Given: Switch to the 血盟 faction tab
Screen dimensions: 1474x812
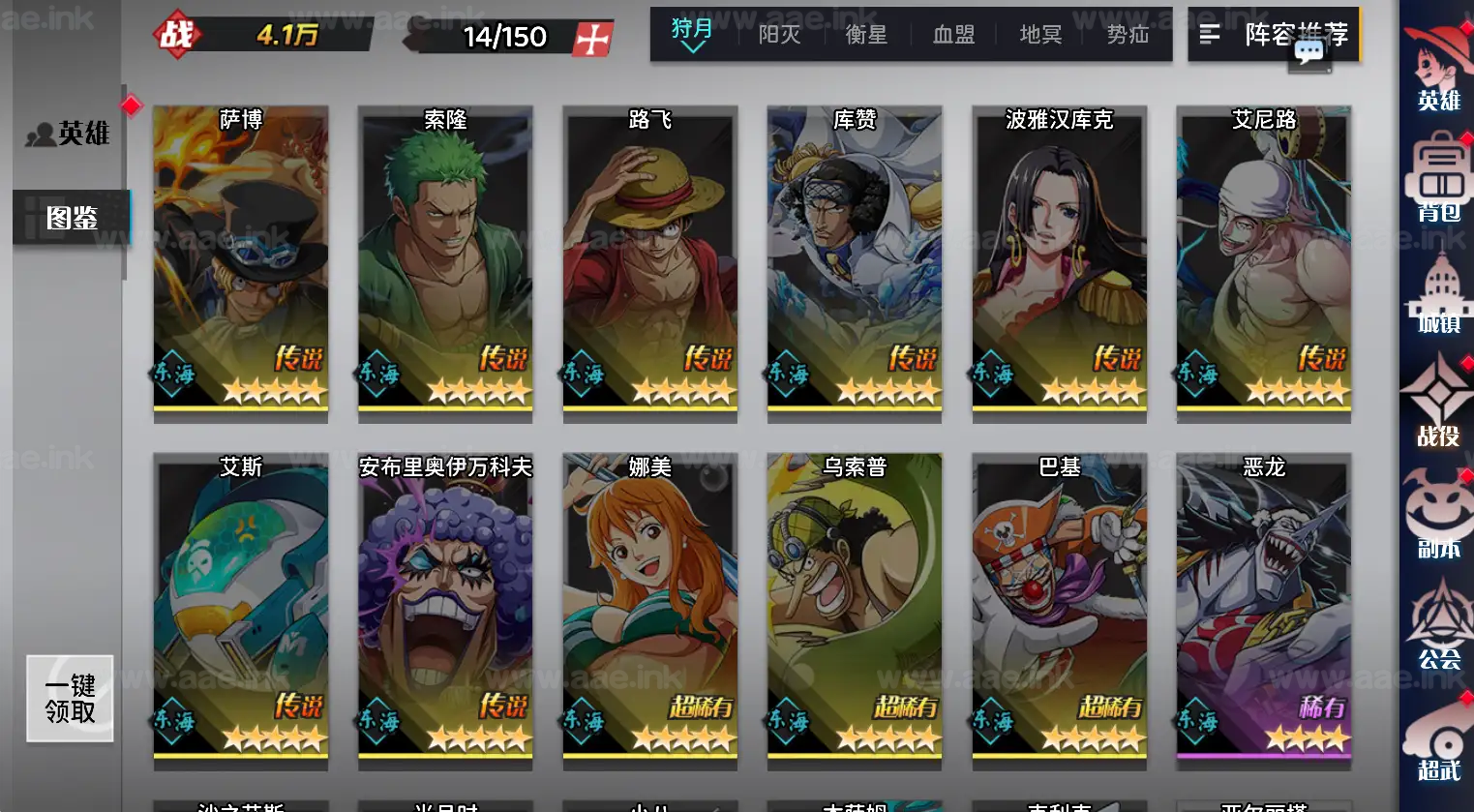Looking at the screenshot, I should point(952,33).
